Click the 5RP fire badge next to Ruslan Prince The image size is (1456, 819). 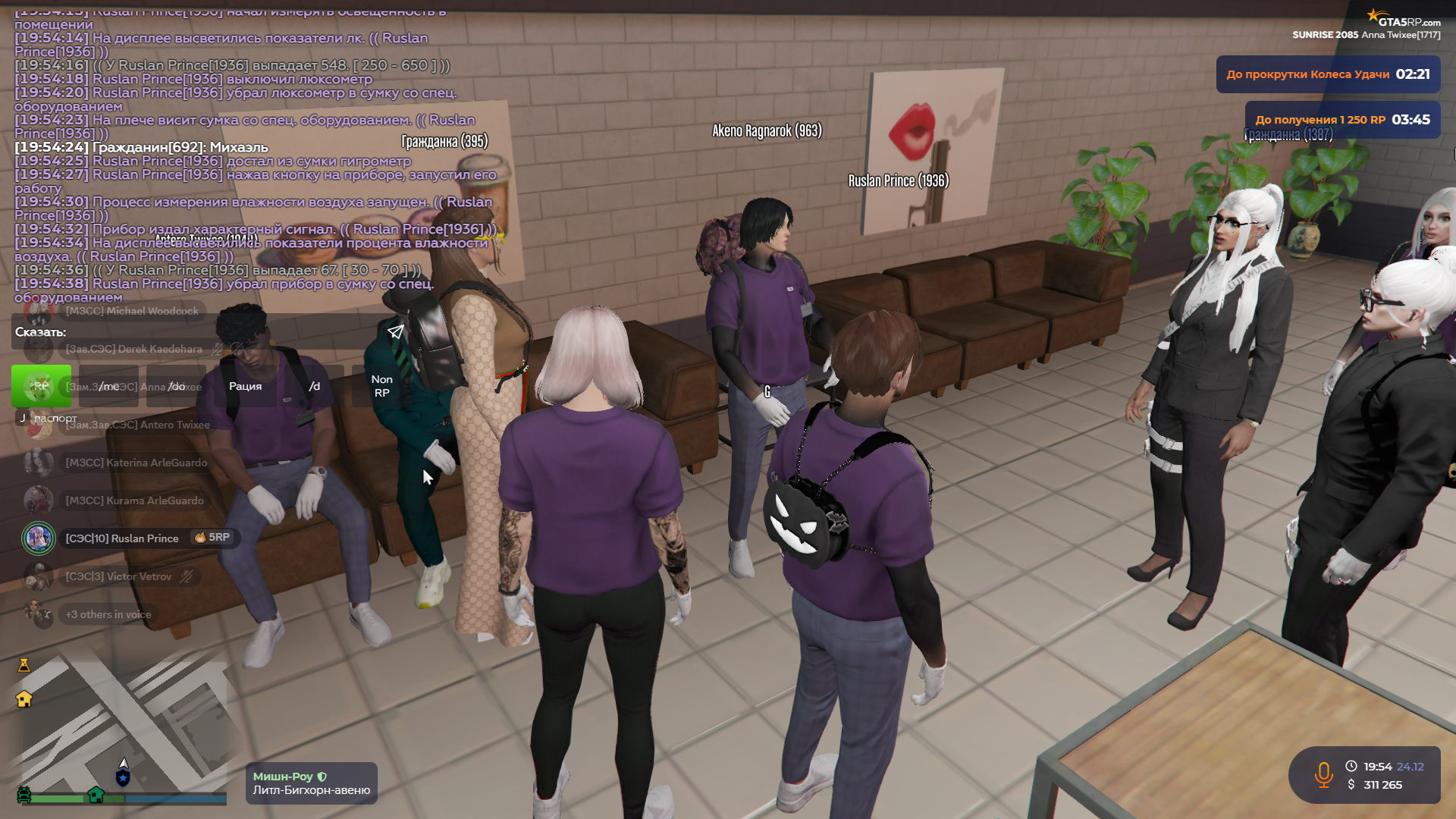click(212, 538)
